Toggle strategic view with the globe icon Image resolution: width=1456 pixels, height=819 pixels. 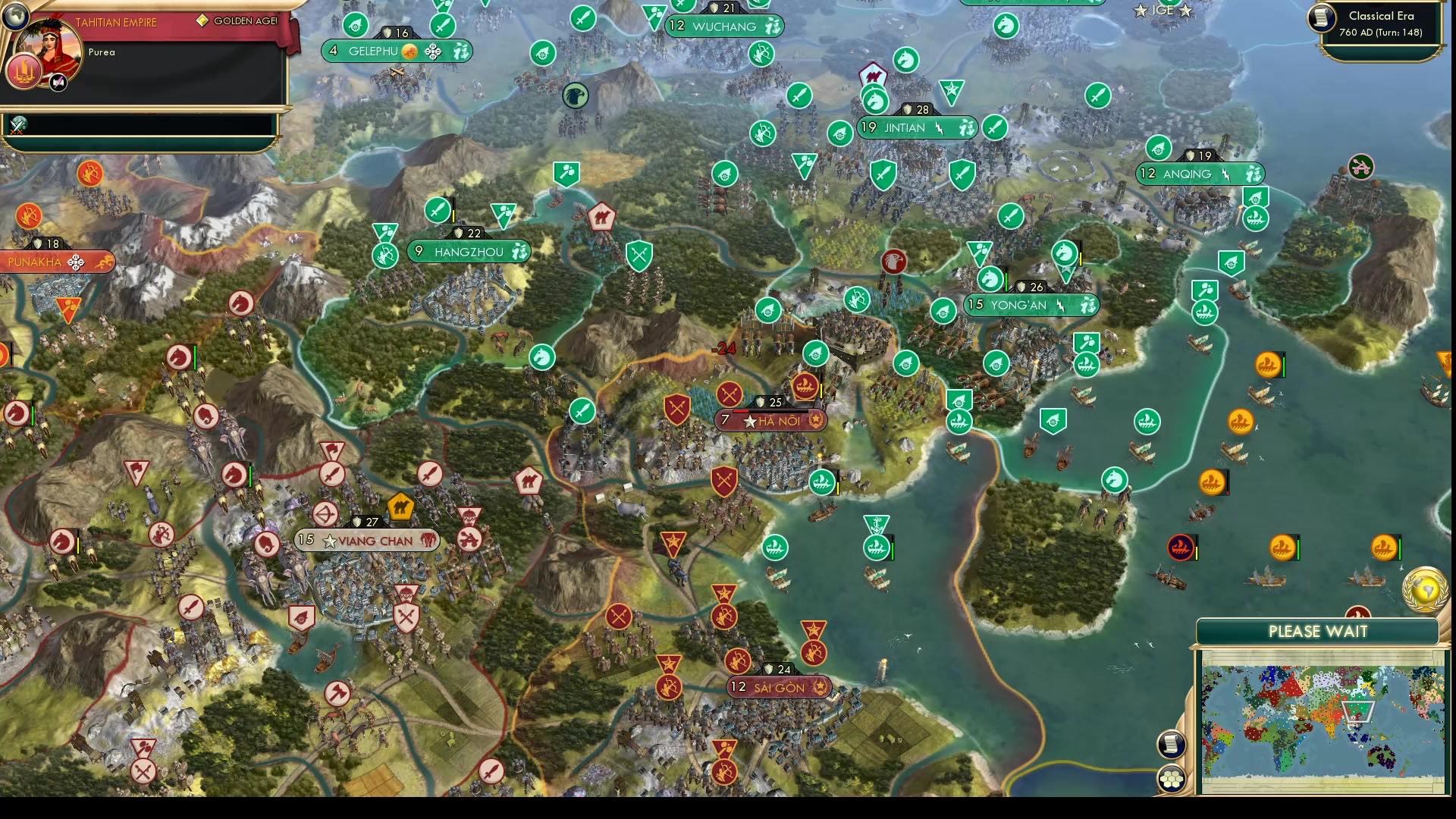(15, 17)
